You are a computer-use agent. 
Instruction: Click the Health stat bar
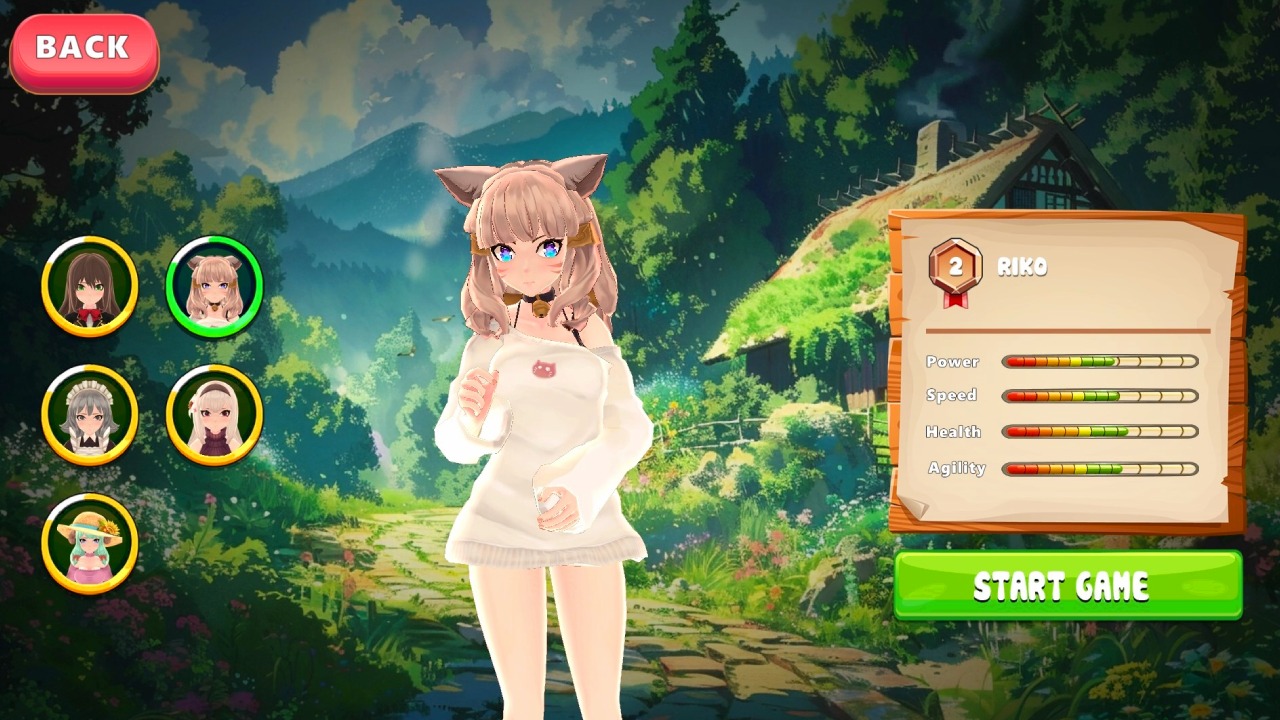pyautogui.click(x=1100, y=432)
